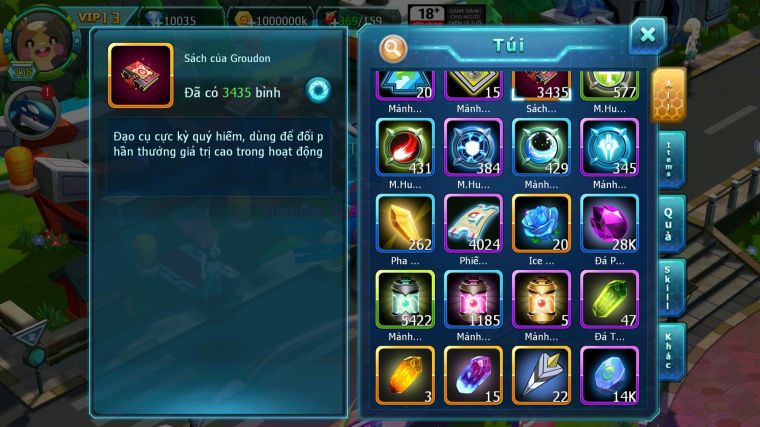Image resolution: width=760 pixels, height=427 pixels.
Task: Pick the ticket item with 4024
Action: [x=473, y=222]
